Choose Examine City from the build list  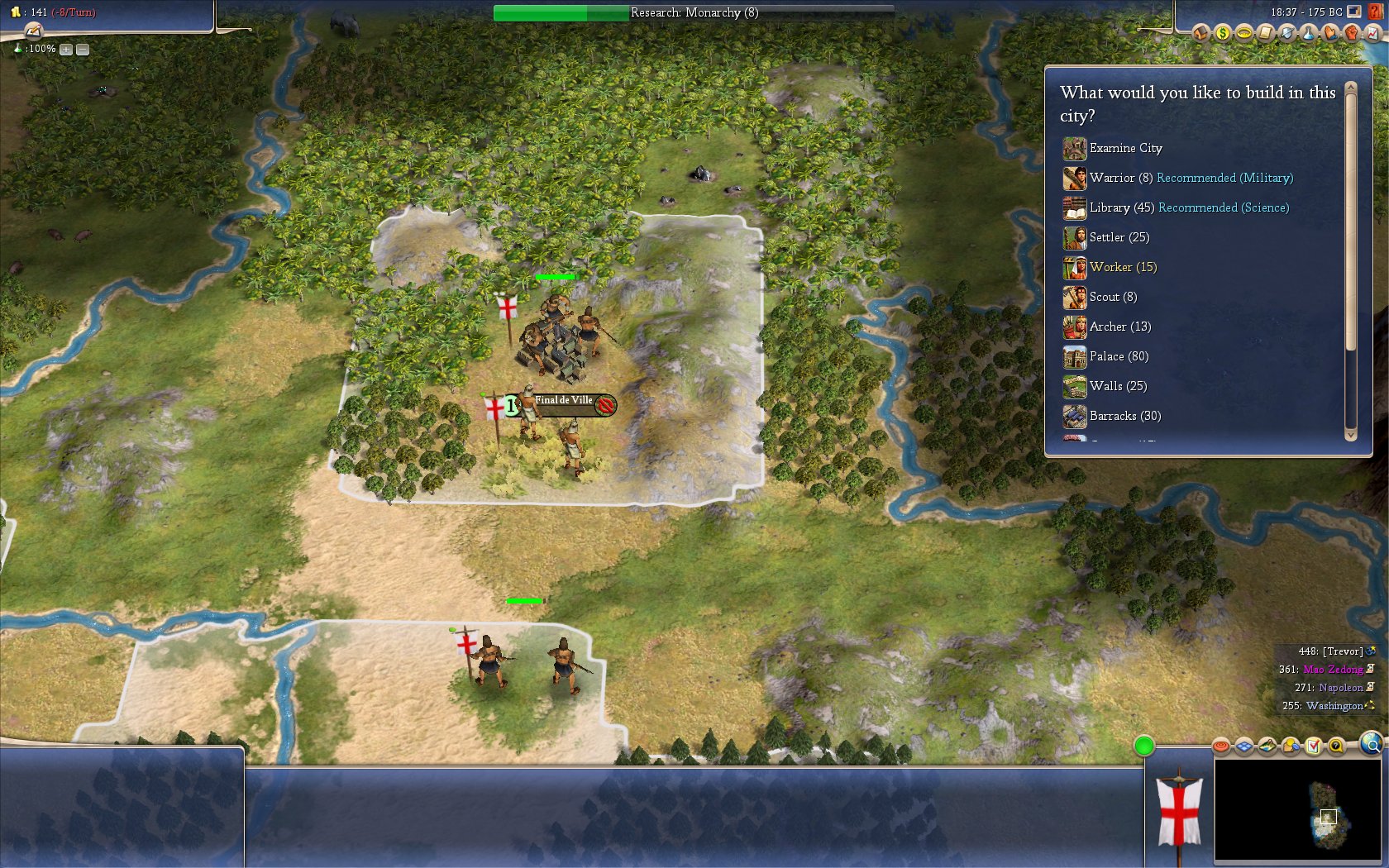point(1124,149)
